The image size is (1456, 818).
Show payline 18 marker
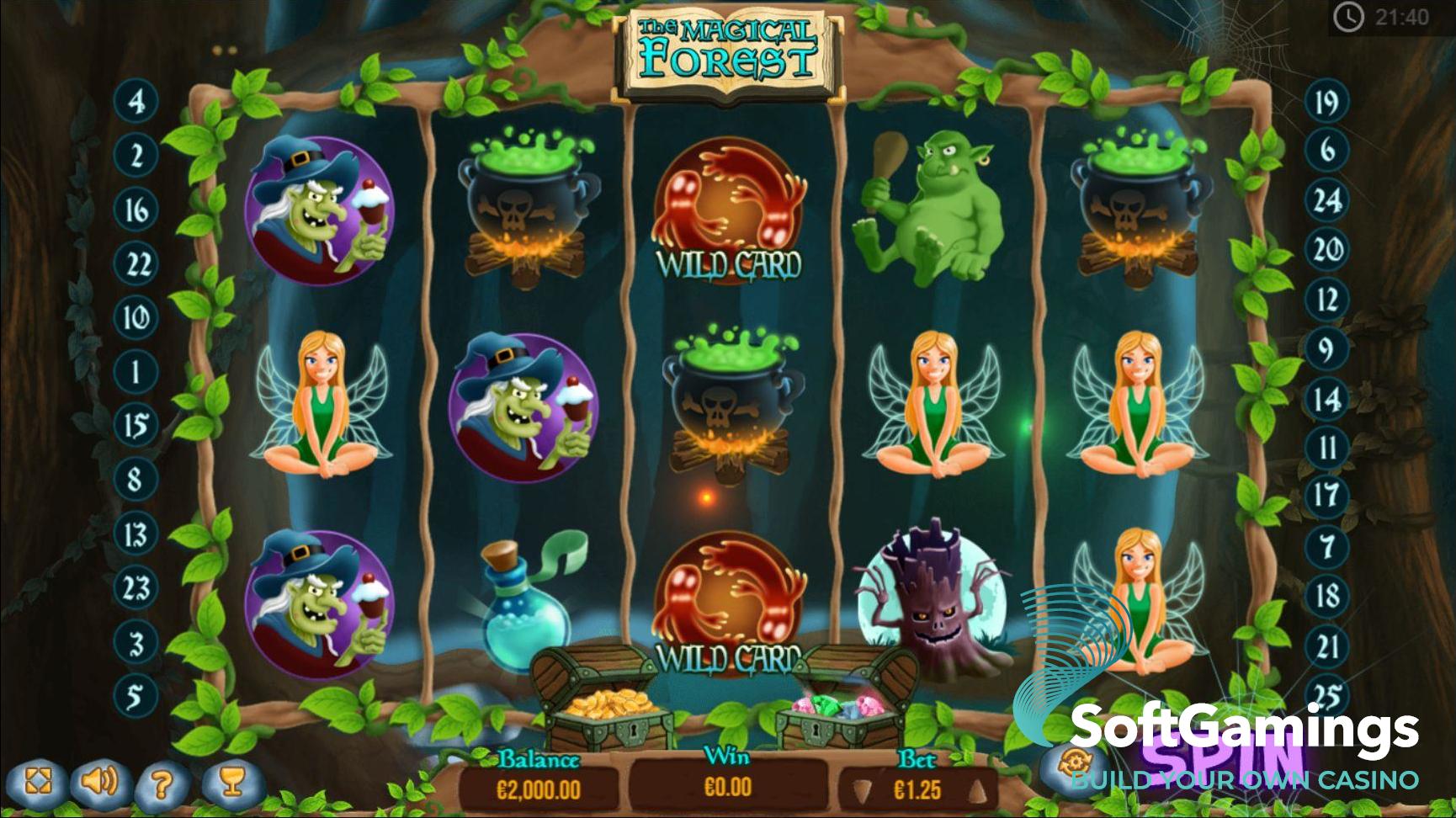[x=1326, y=596]
